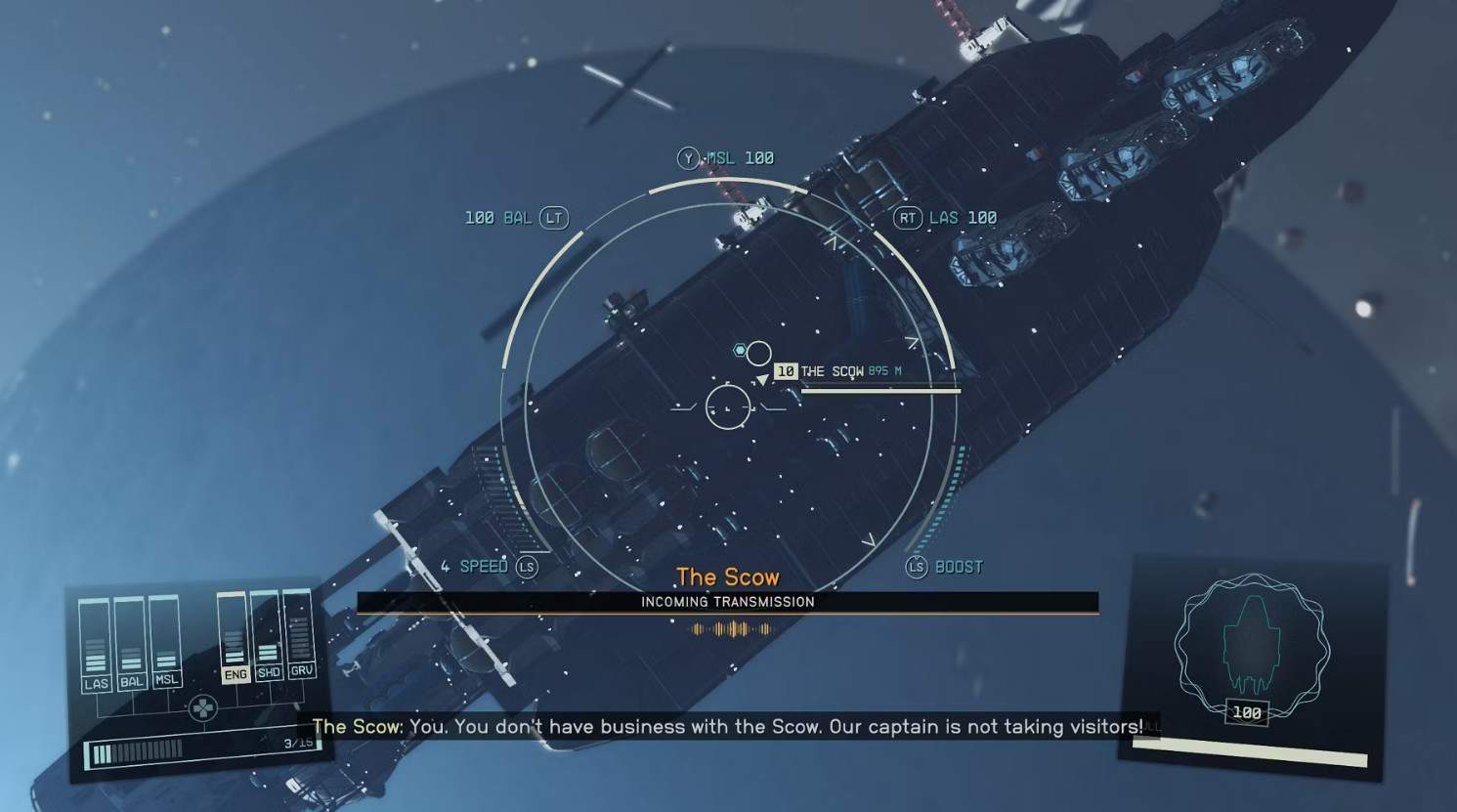Screen dimensions: 1457x812
Task: Click The Scow target marker label
Action: pyautogui.click(x=832, y=371)
